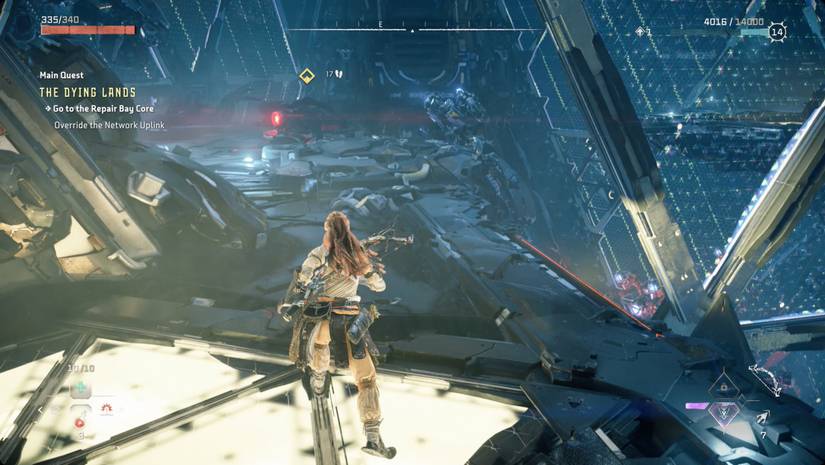Select the yellow quest waypoint marker
825x465 pixels.
307,75
